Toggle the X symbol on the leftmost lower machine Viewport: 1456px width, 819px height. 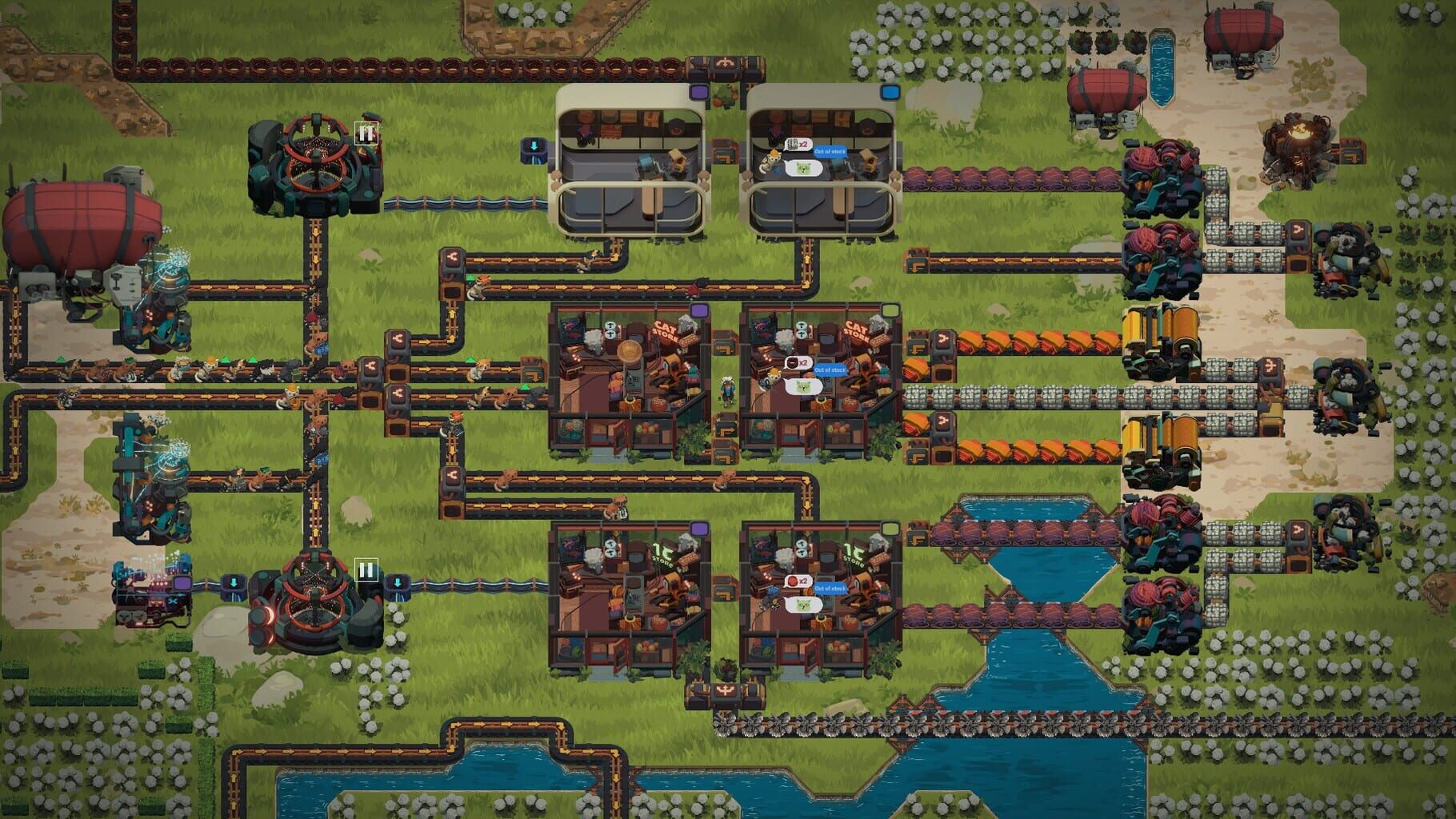(171, 601)
